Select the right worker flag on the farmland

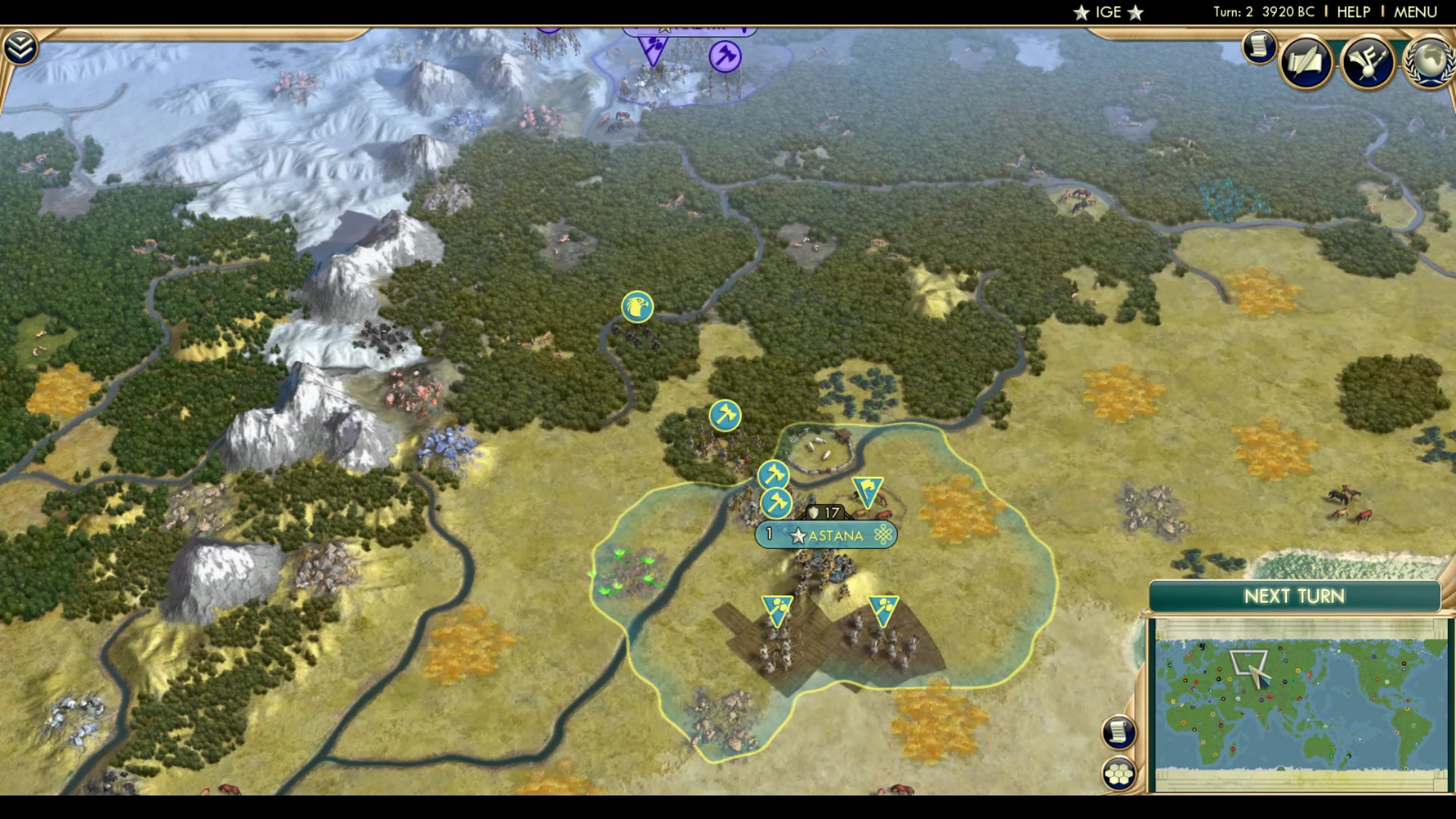(x=884, y=607)
